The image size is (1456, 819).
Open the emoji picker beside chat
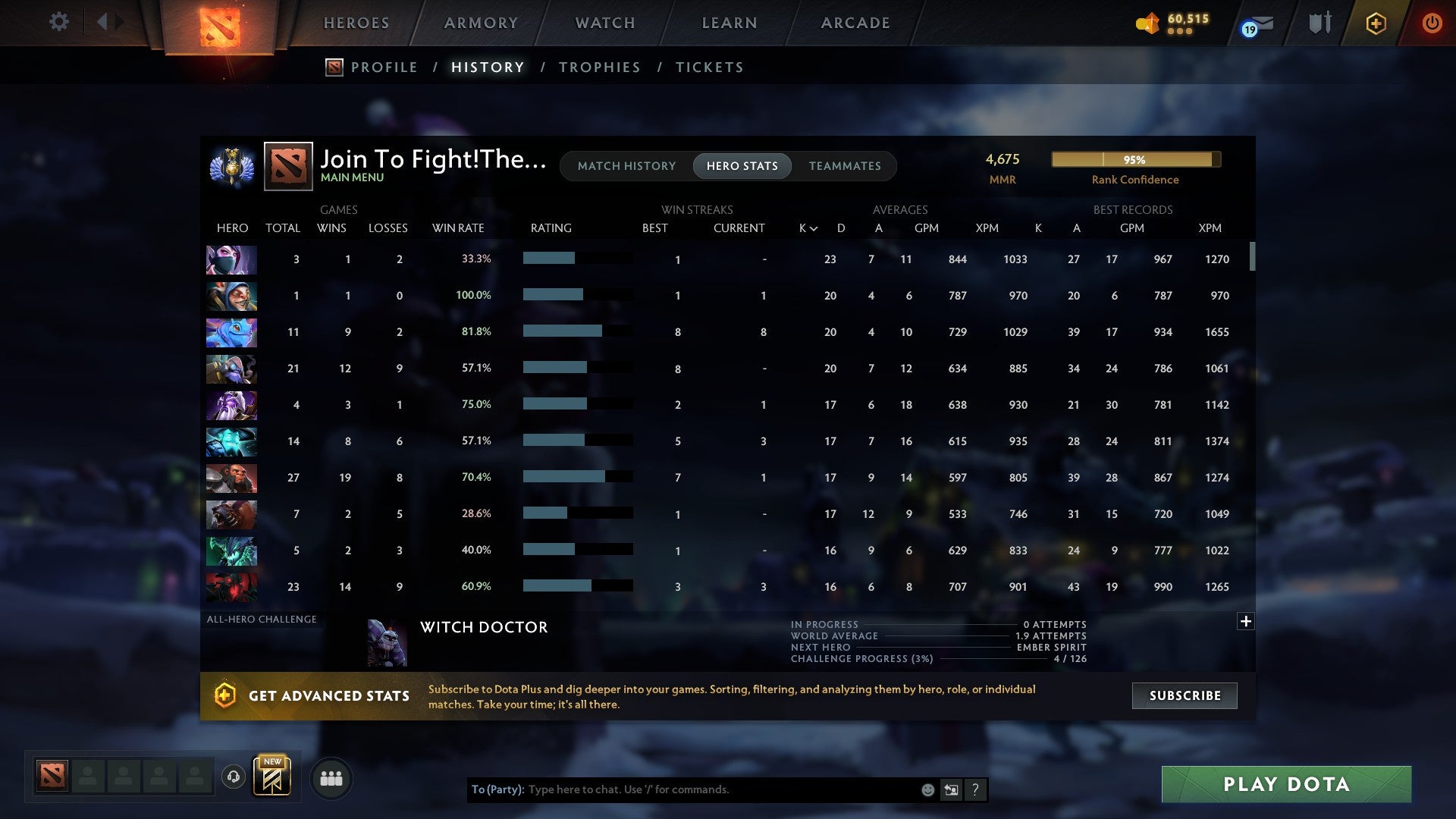click(x=927, y=789)
